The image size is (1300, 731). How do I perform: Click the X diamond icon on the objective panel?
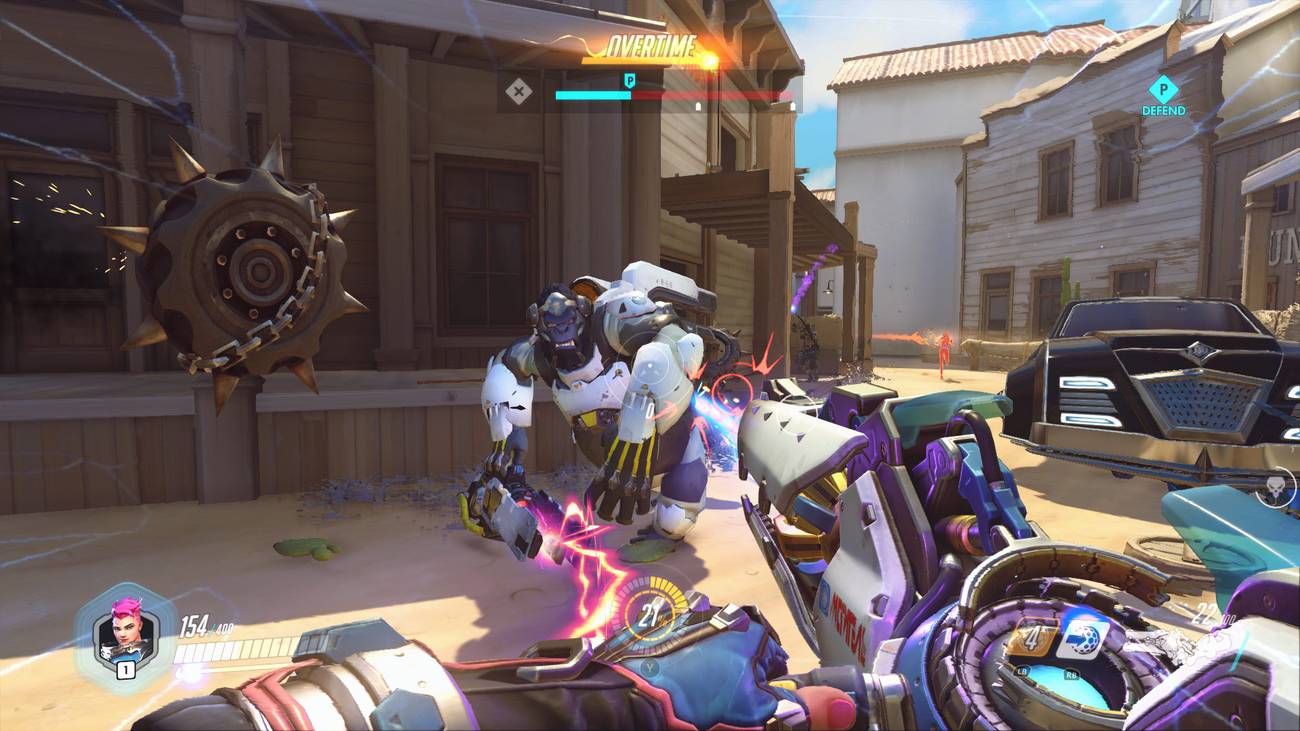(x=519, y=91)
